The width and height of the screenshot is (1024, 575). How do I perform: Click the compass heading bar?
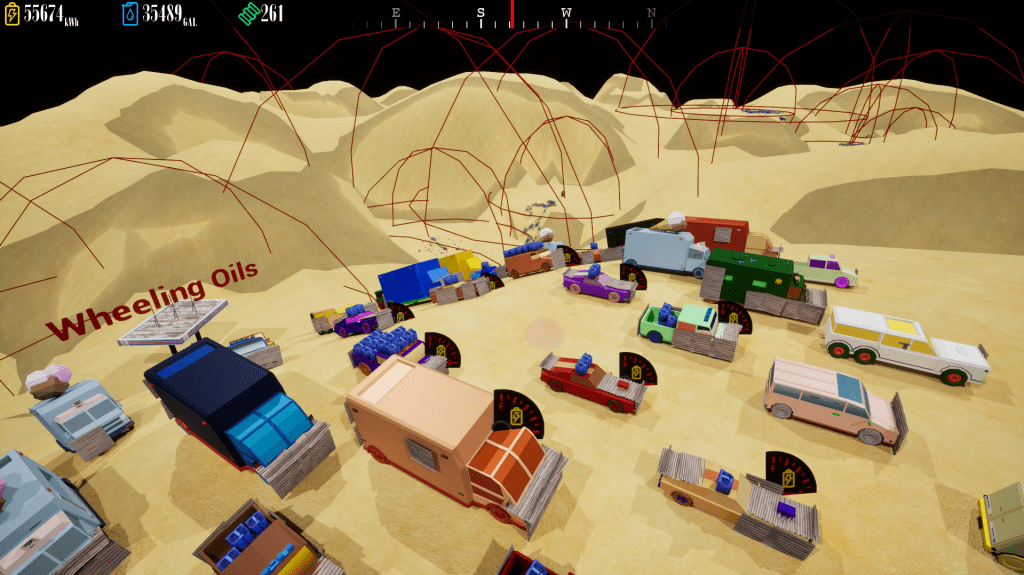coord(512,13)
